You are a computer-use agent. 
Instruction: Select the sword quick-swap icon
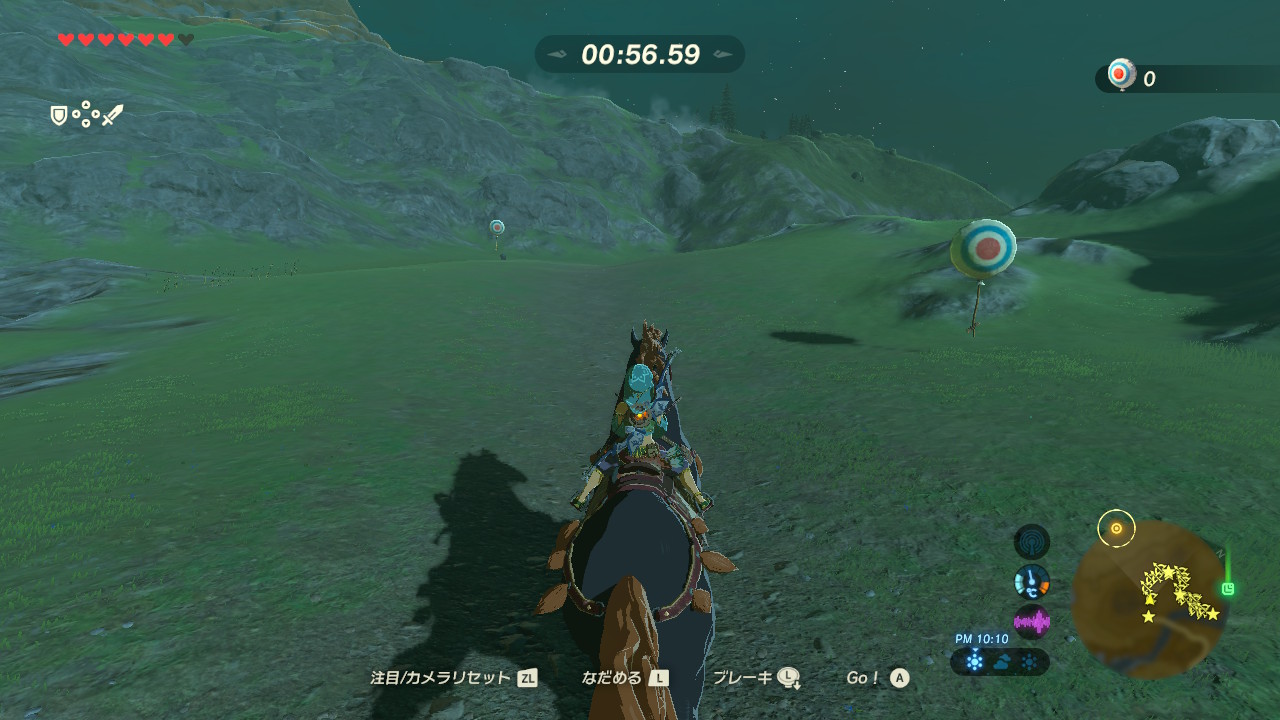tap(112, 116)
